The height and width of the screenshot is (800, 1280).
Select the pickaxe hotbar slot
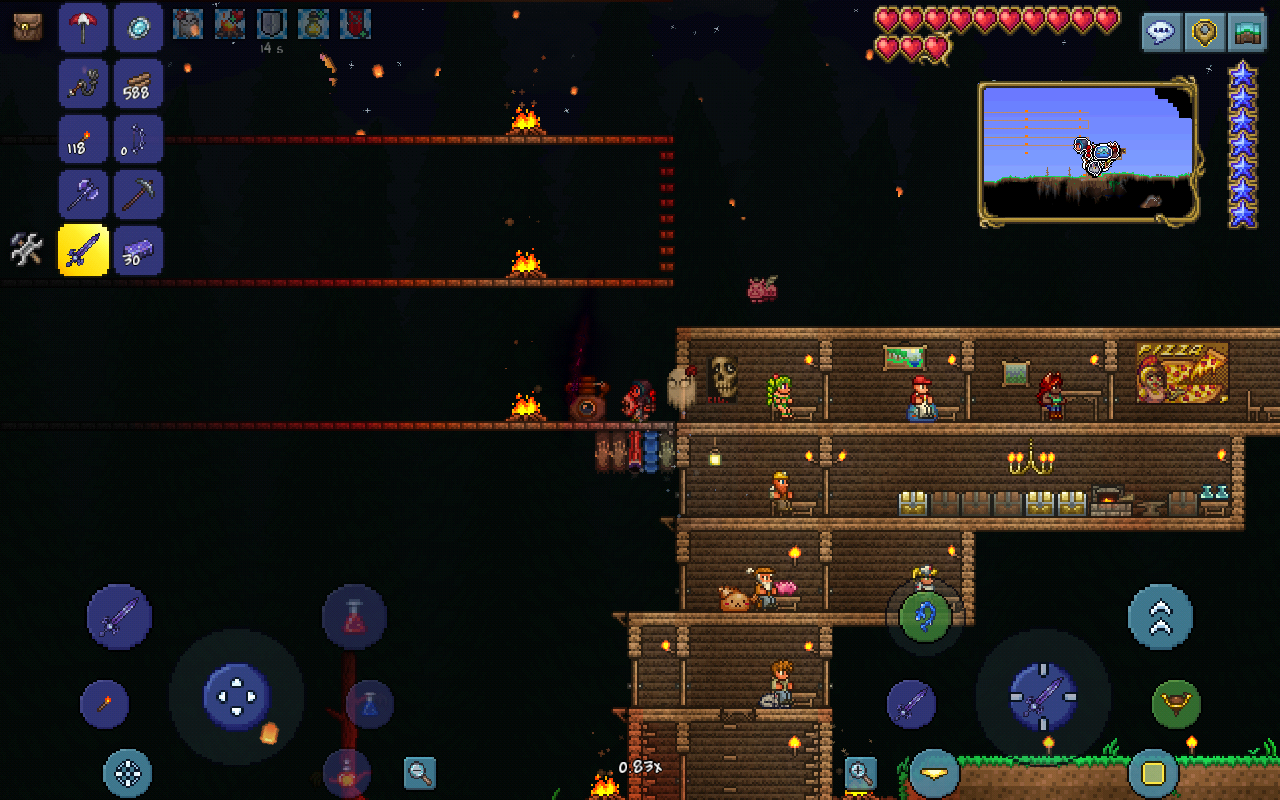coord(138,195)
